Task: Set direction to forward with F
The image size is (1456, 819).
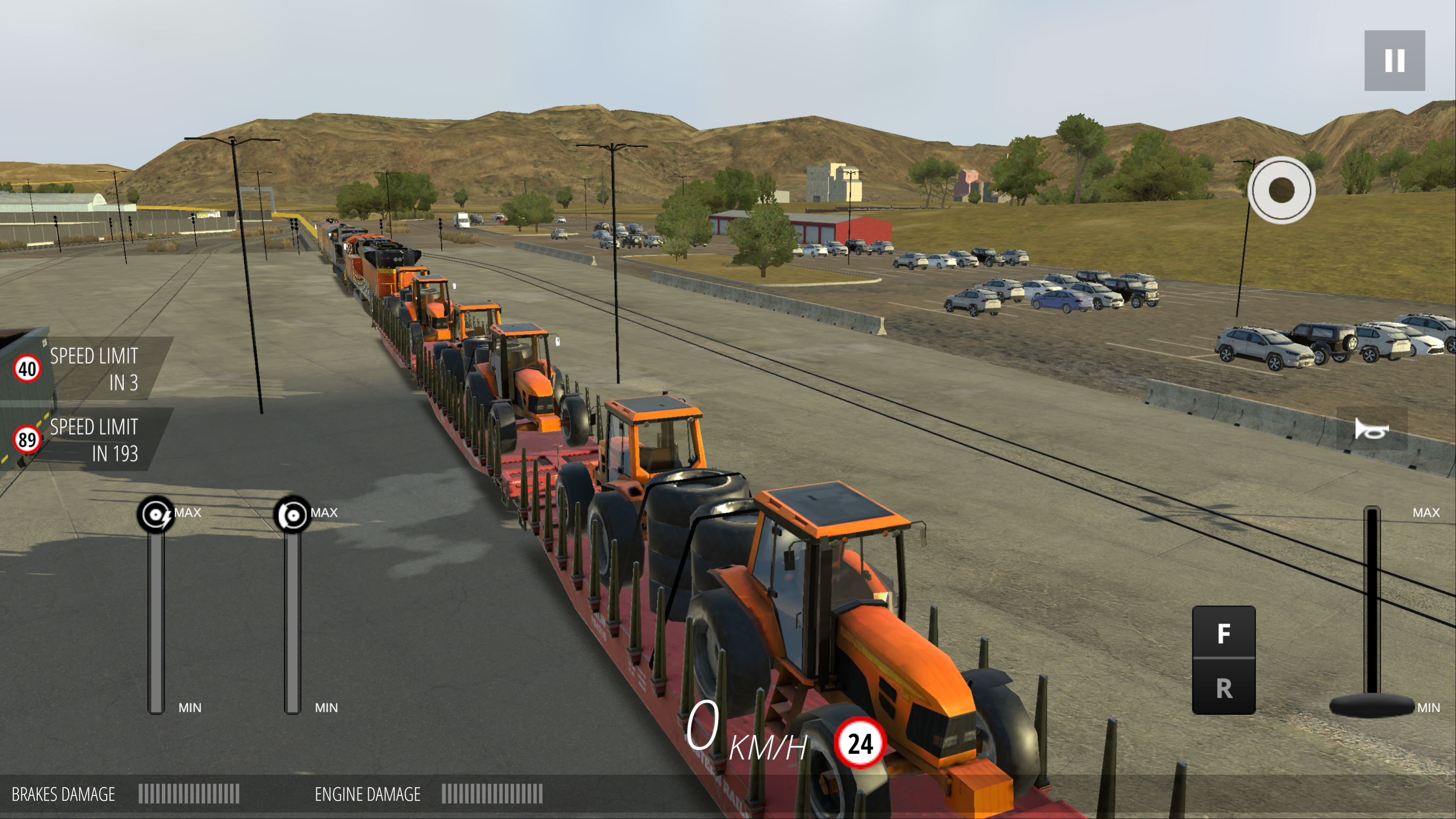Action: coord(1224,633)
